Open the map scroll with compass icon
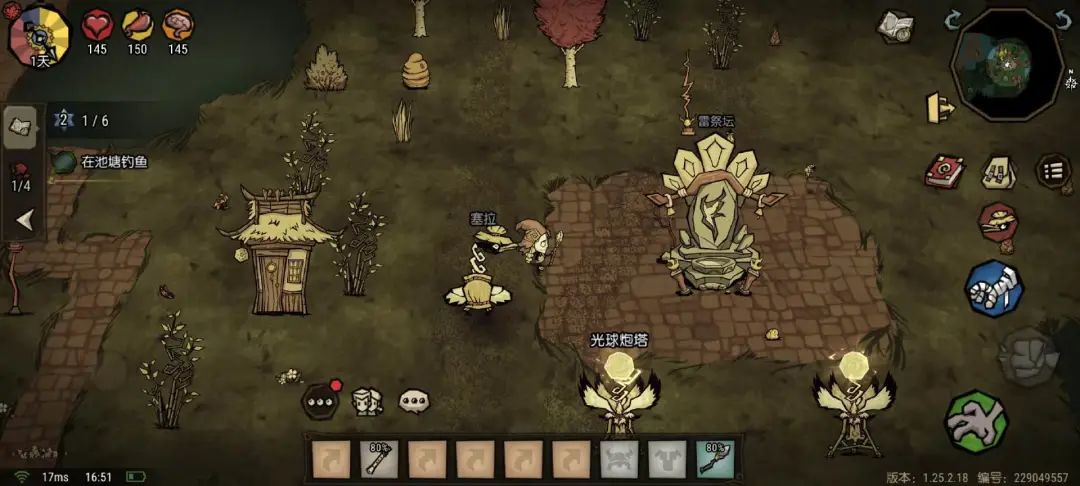The width and height of the screenshot is (1080, 486). click(x=895, y=27)
